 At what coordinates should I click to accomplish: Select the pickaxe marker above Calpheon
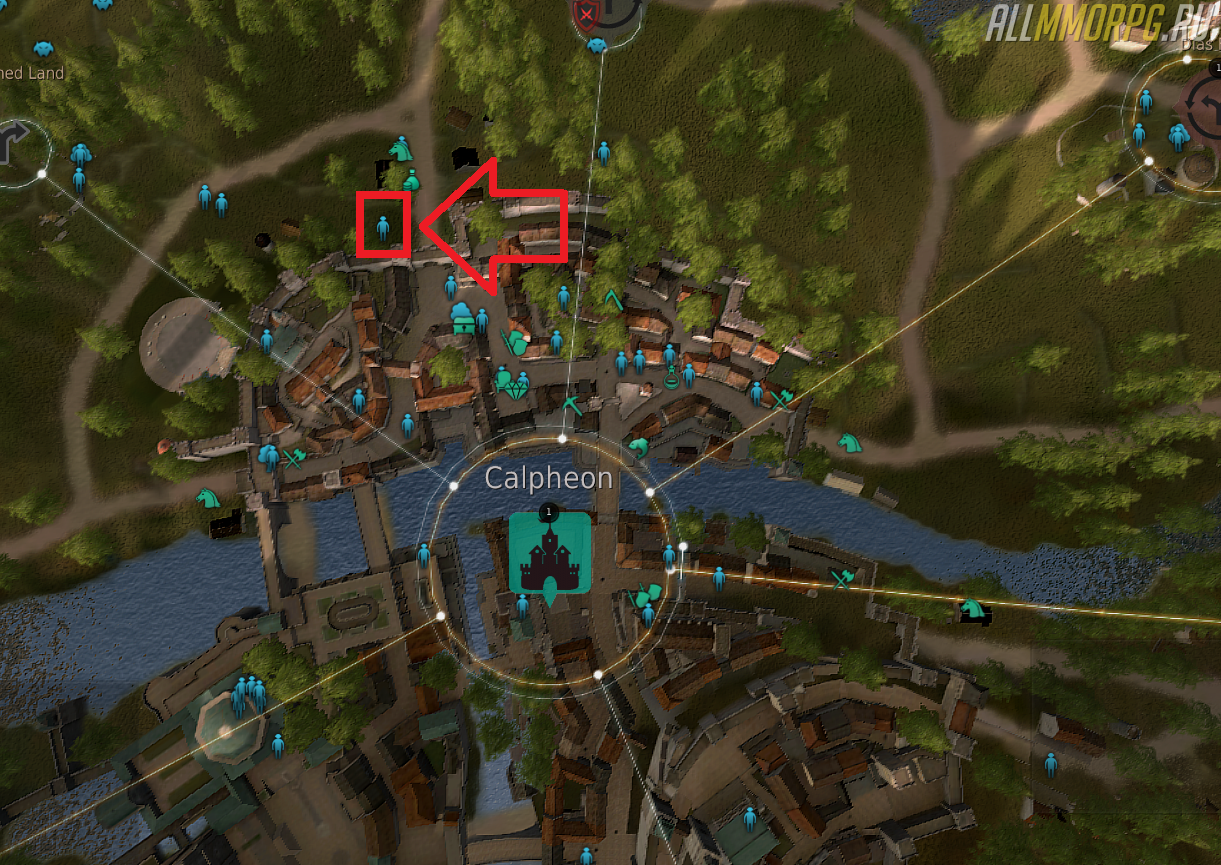(572, 405)
